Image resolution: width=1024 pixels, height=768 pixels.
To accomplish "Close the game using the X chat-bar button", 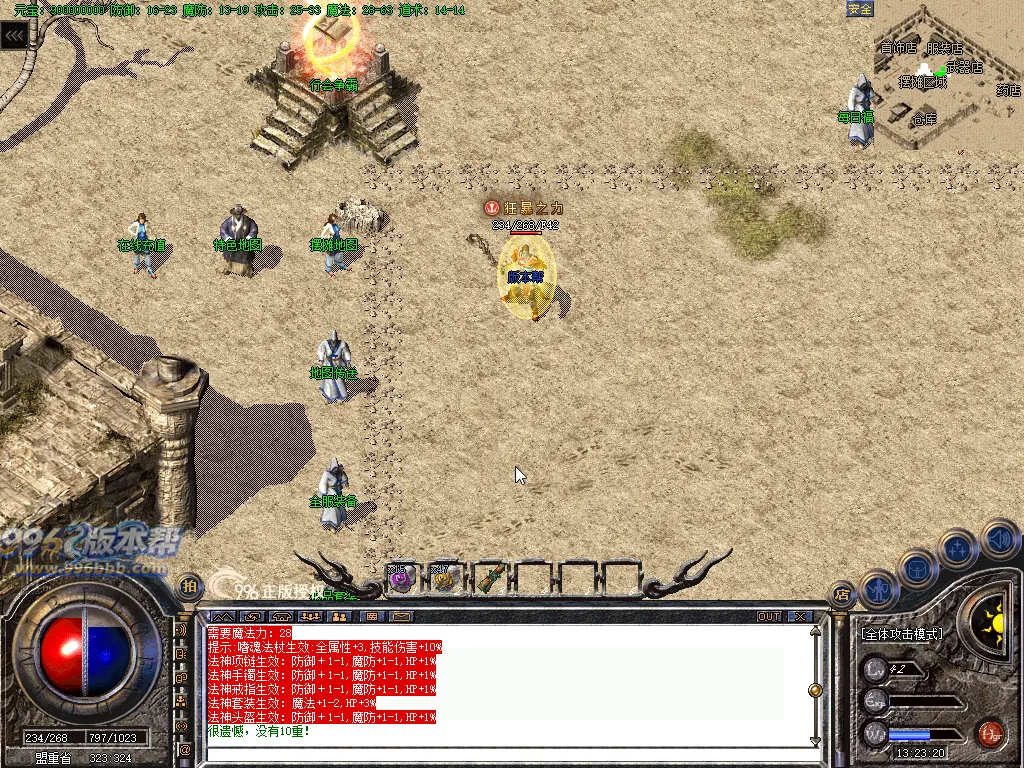I will click(799, 616).
